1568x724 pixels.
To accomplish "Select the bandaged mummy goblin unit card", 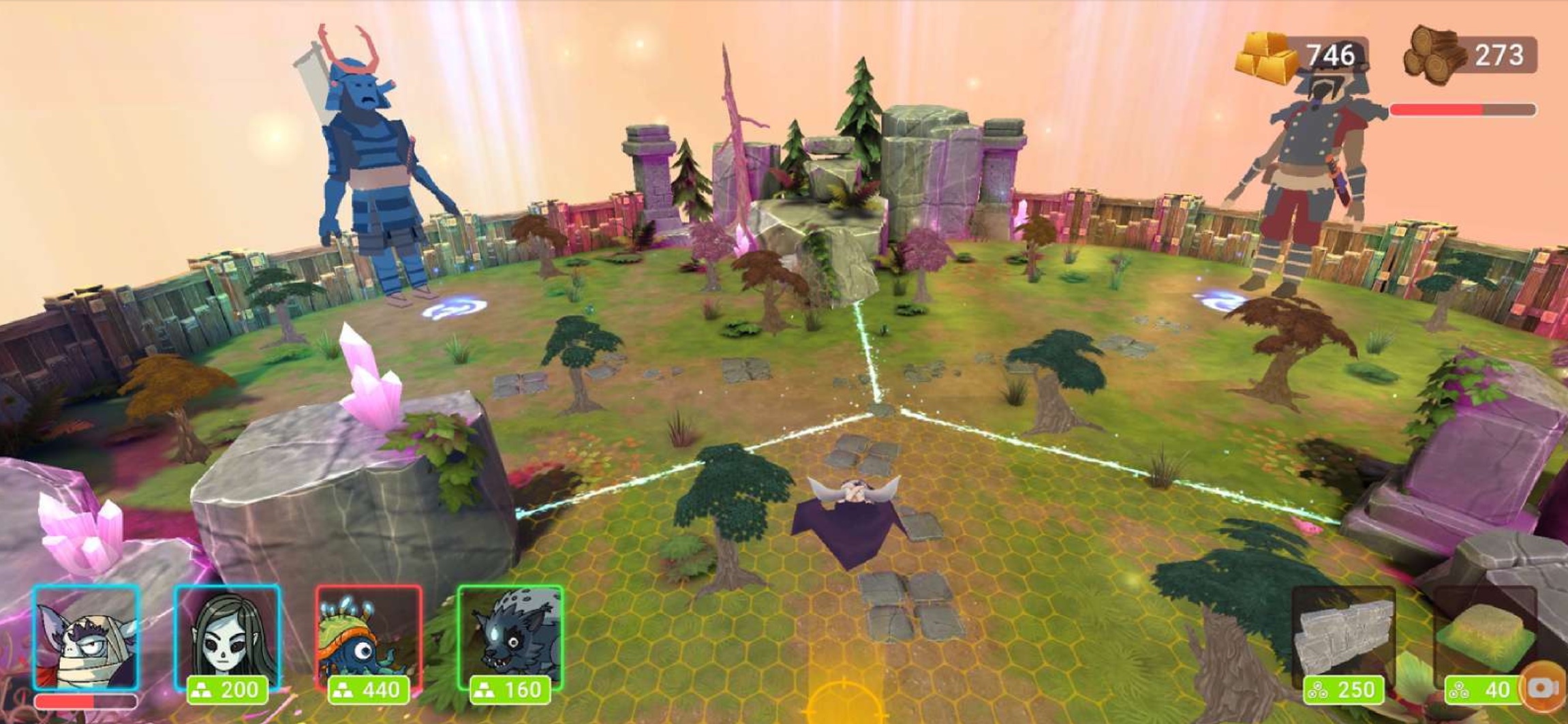I will (x=86, y=638).
